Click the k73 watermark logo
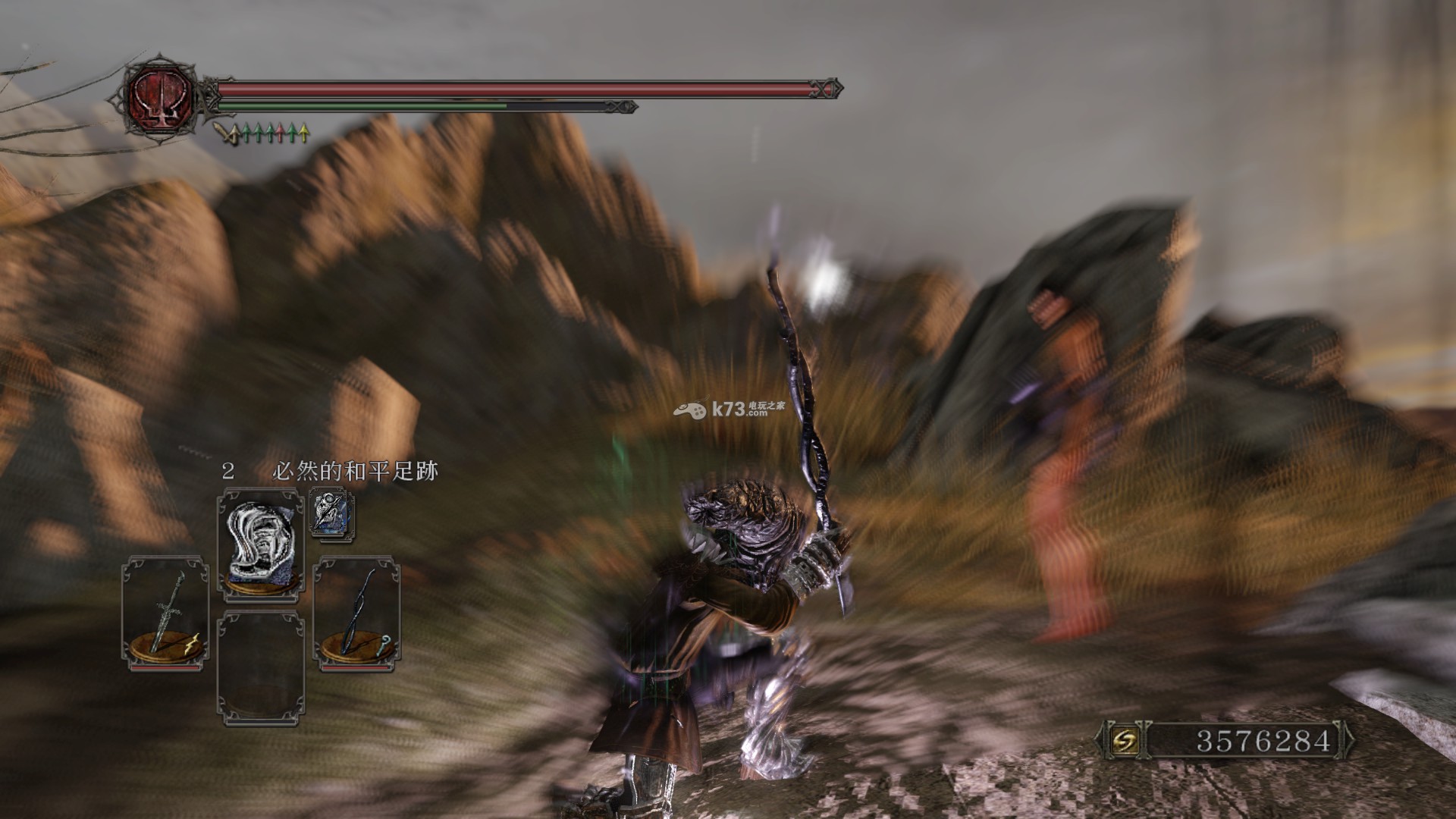1456x819 pixels. (x=729, y=409)
